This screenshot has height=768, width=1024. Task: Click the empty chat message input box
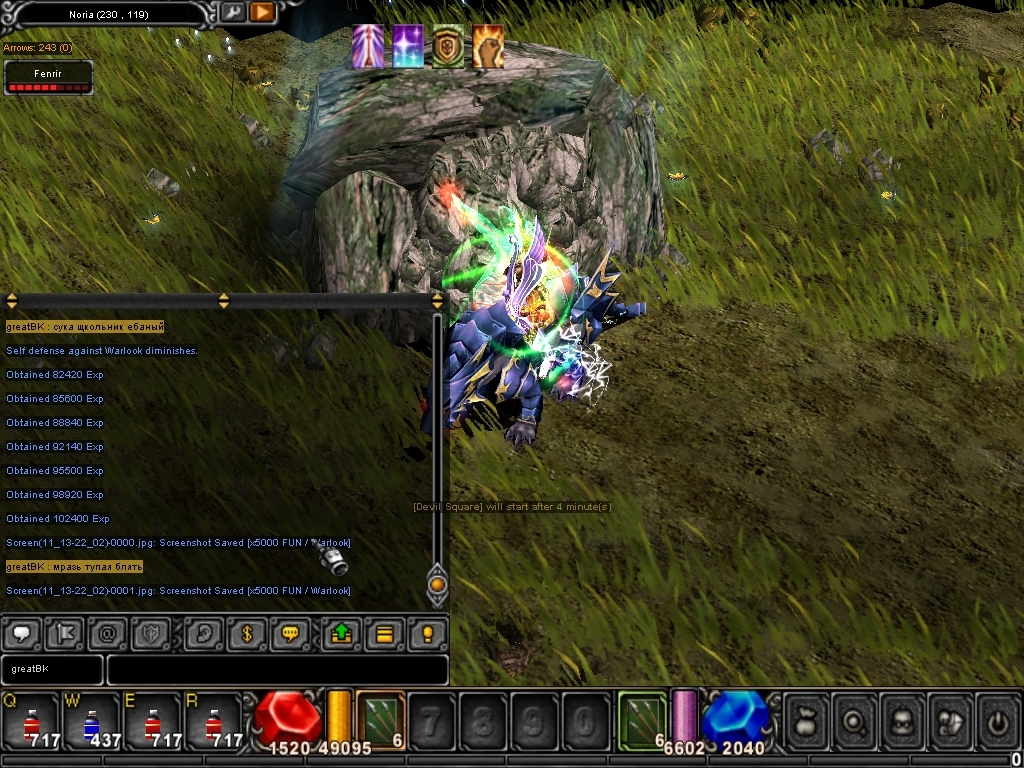277,669
